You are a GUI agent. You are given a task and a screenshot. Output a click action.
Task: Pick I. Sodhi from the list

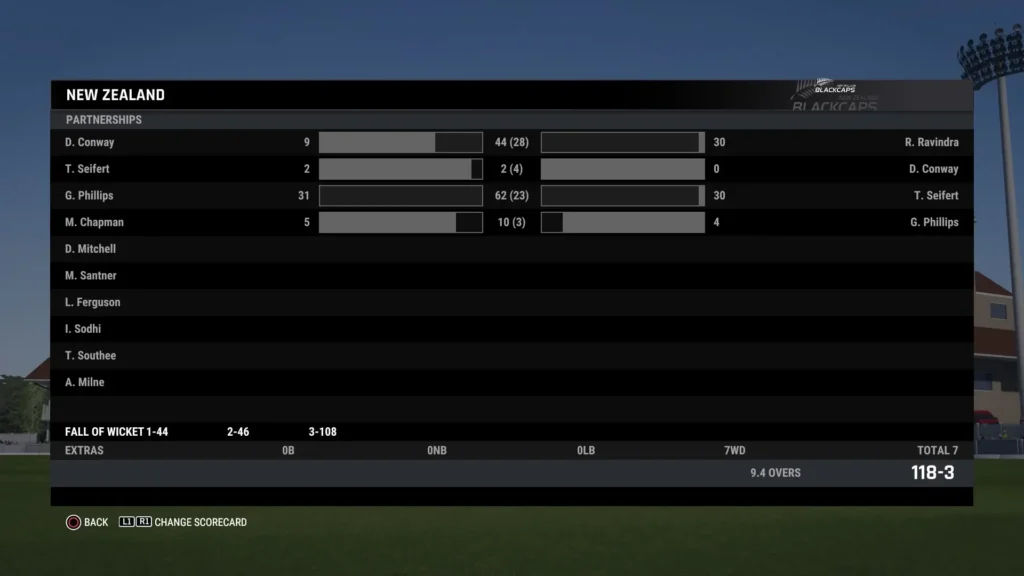coord(83,329)
